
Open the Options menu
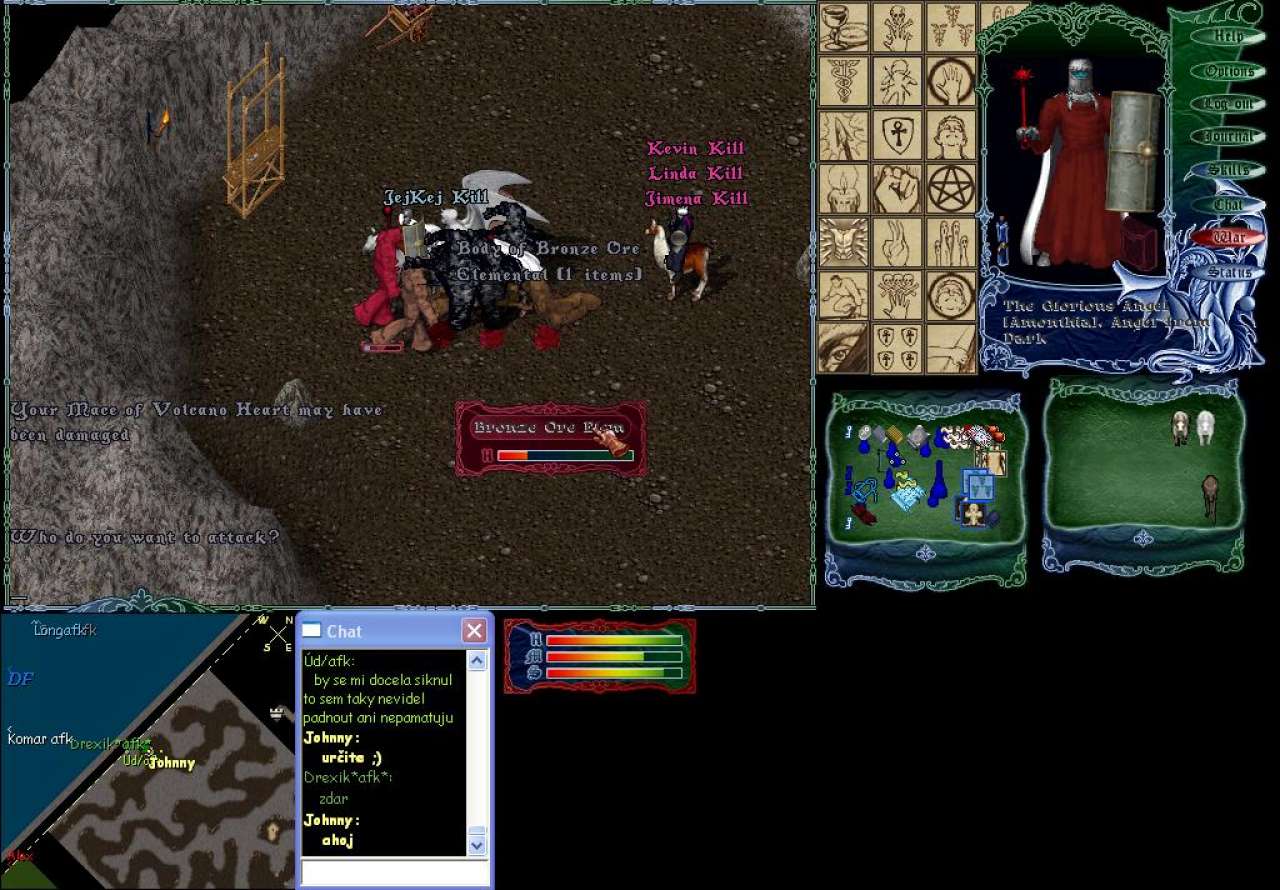(1228, 71)
